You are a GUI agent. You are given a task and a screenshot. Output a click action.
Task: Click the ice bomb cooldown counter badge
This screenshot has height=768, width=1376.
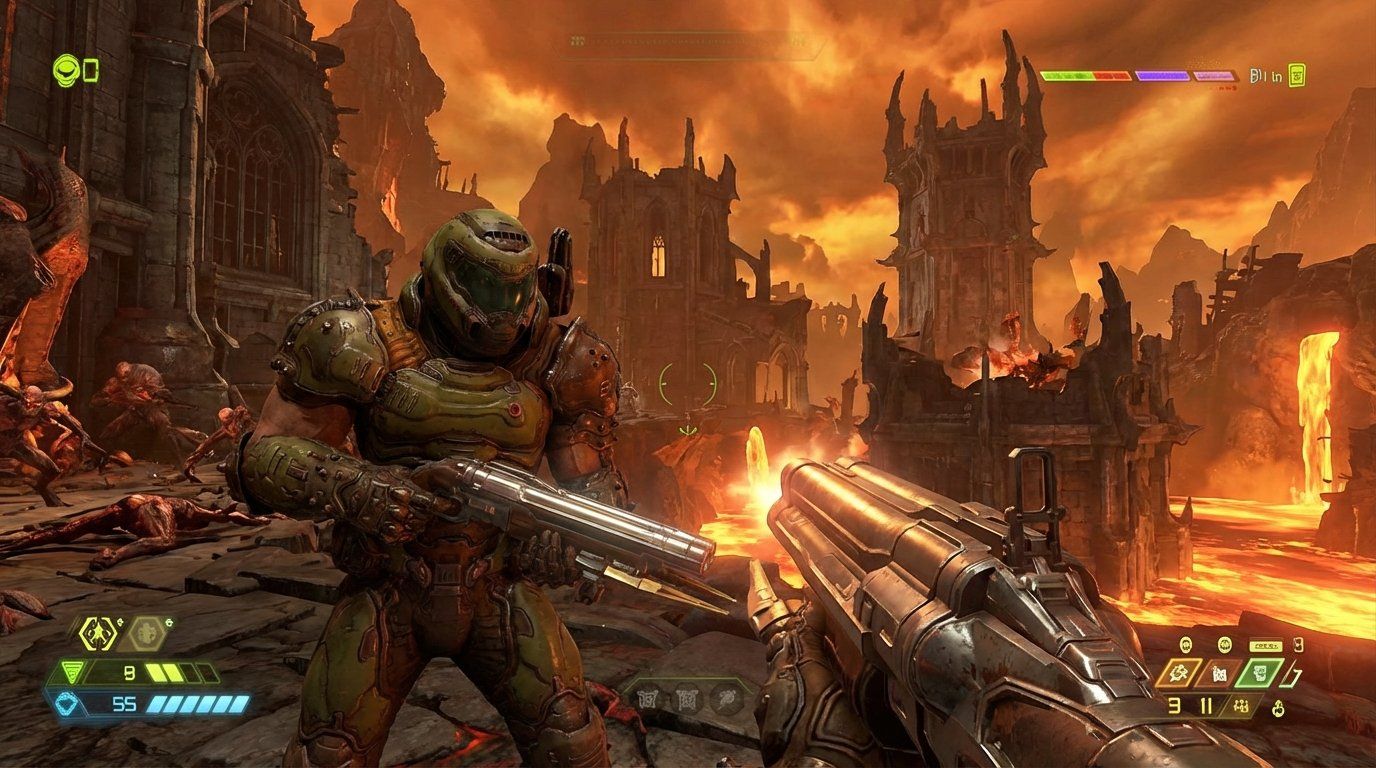tap(169, 622)
